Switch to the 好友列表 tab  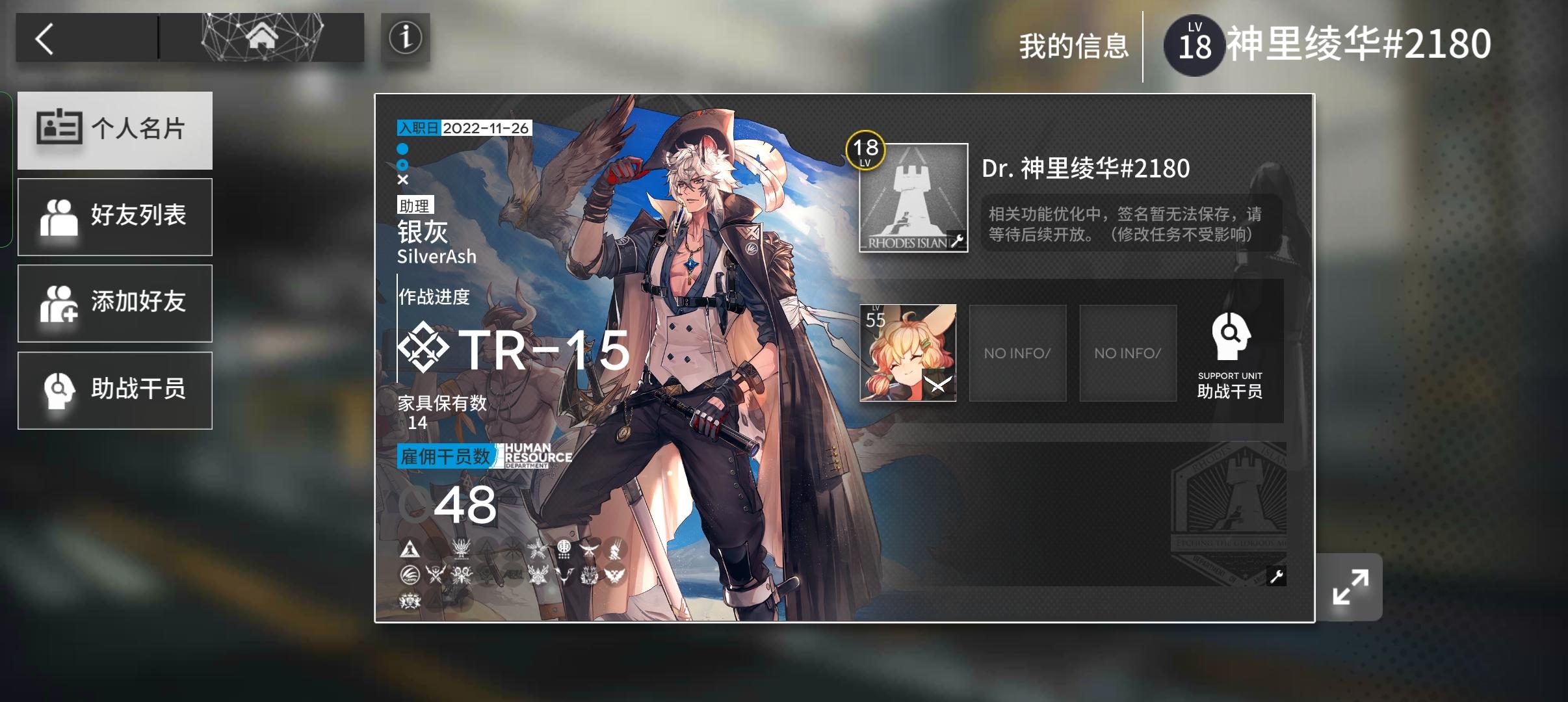click(115, 216)
